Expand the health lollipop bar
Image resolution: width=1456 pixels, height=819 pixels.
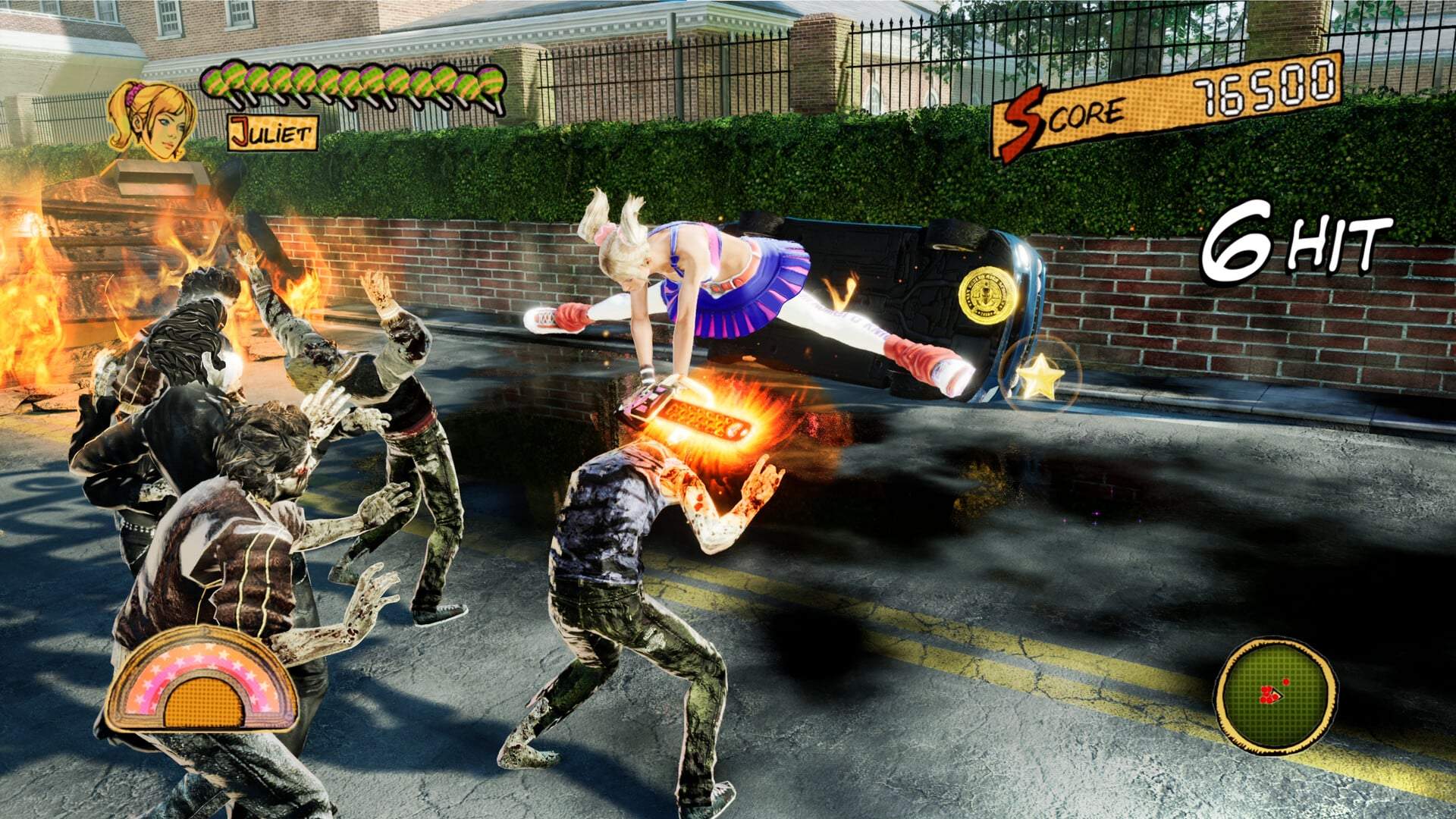tap(353, 82)
